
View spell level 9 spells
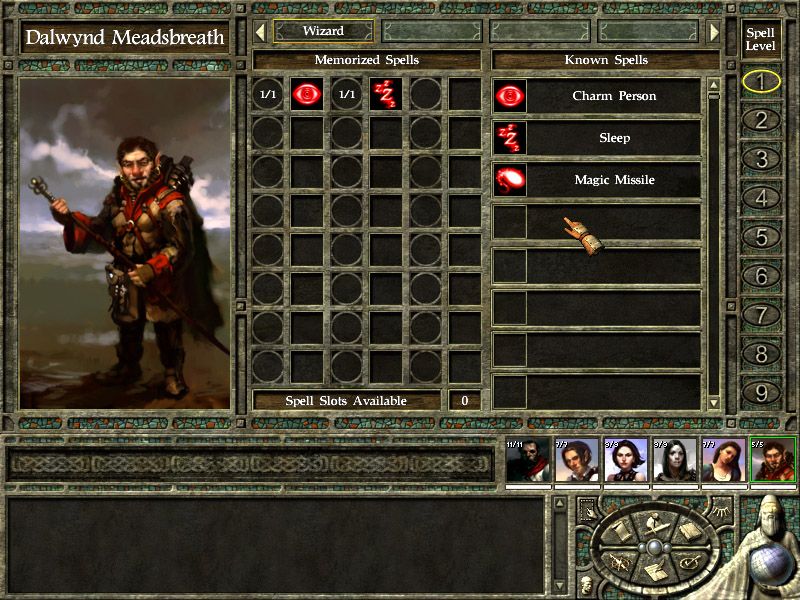pos(761,393)
